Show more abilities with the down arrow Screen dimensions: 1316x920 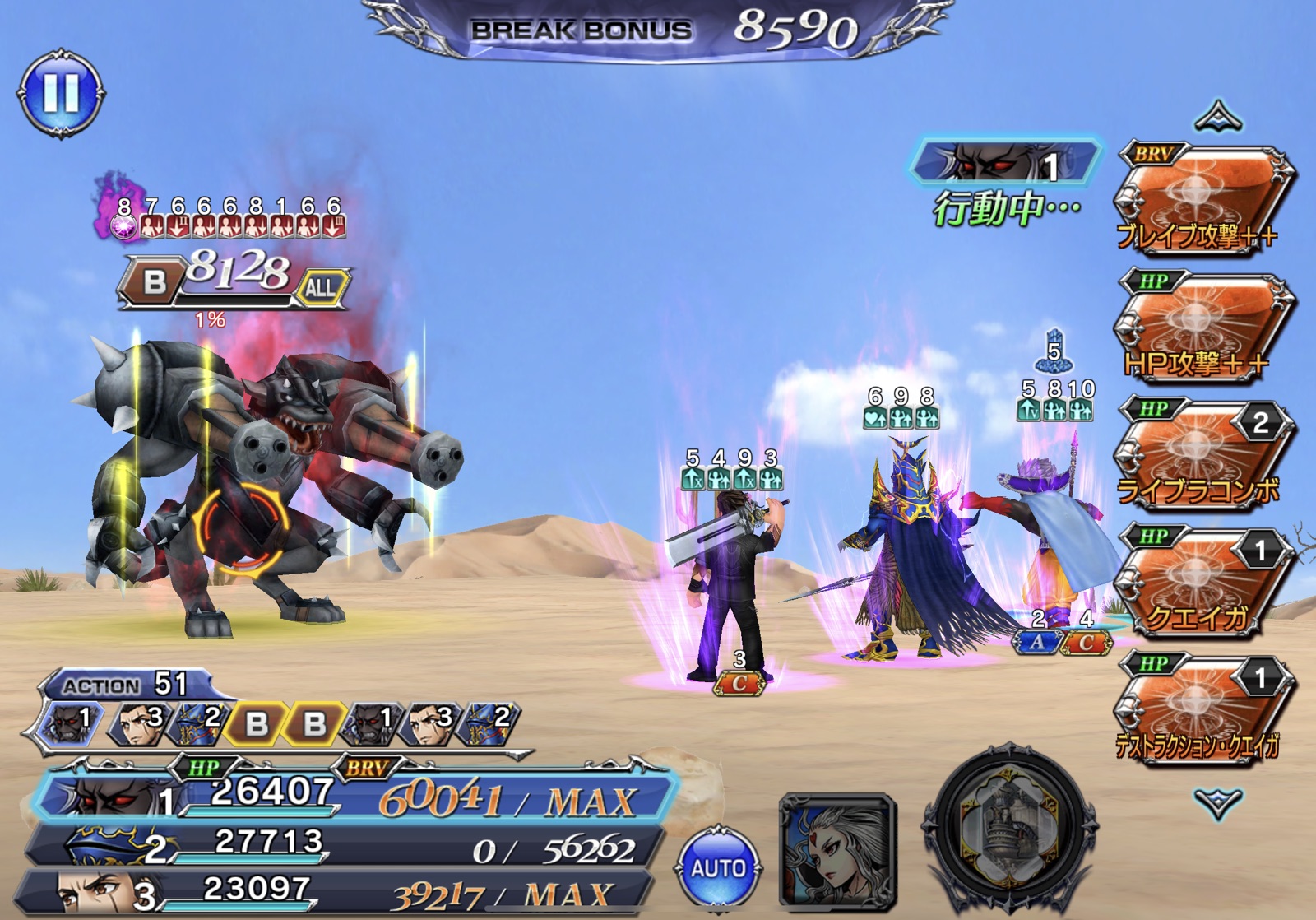pyautogui.click(x=1218, y=802)
